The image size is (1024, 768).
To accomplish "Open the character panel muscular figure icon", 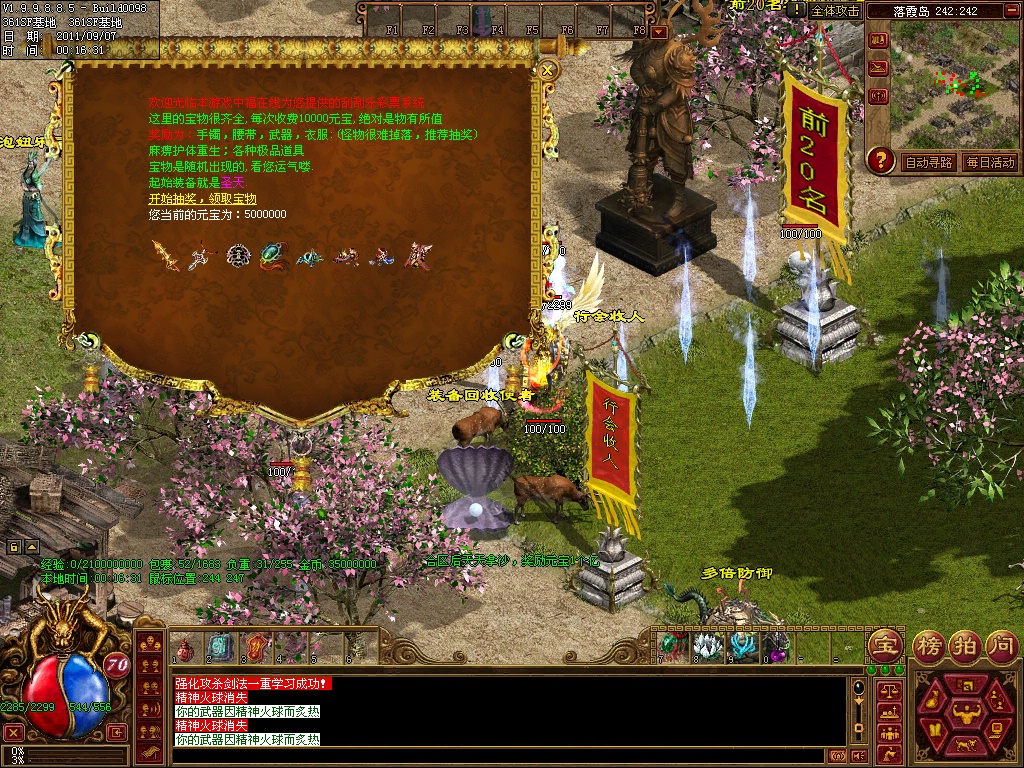I will 966,712.
